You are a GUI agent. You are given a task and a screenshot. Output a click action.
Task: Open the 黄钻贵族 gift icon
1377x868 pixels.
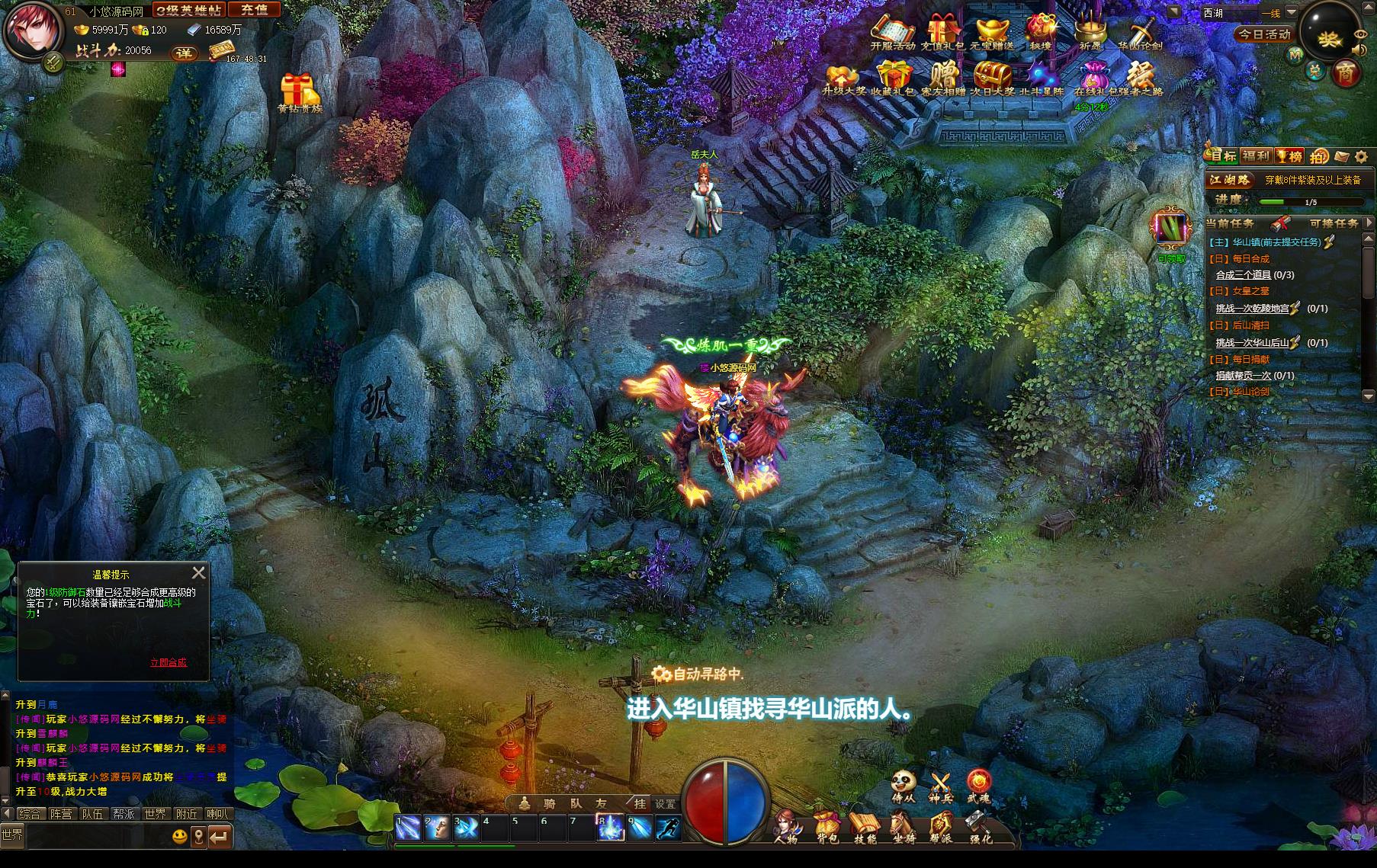click(300, 93)
